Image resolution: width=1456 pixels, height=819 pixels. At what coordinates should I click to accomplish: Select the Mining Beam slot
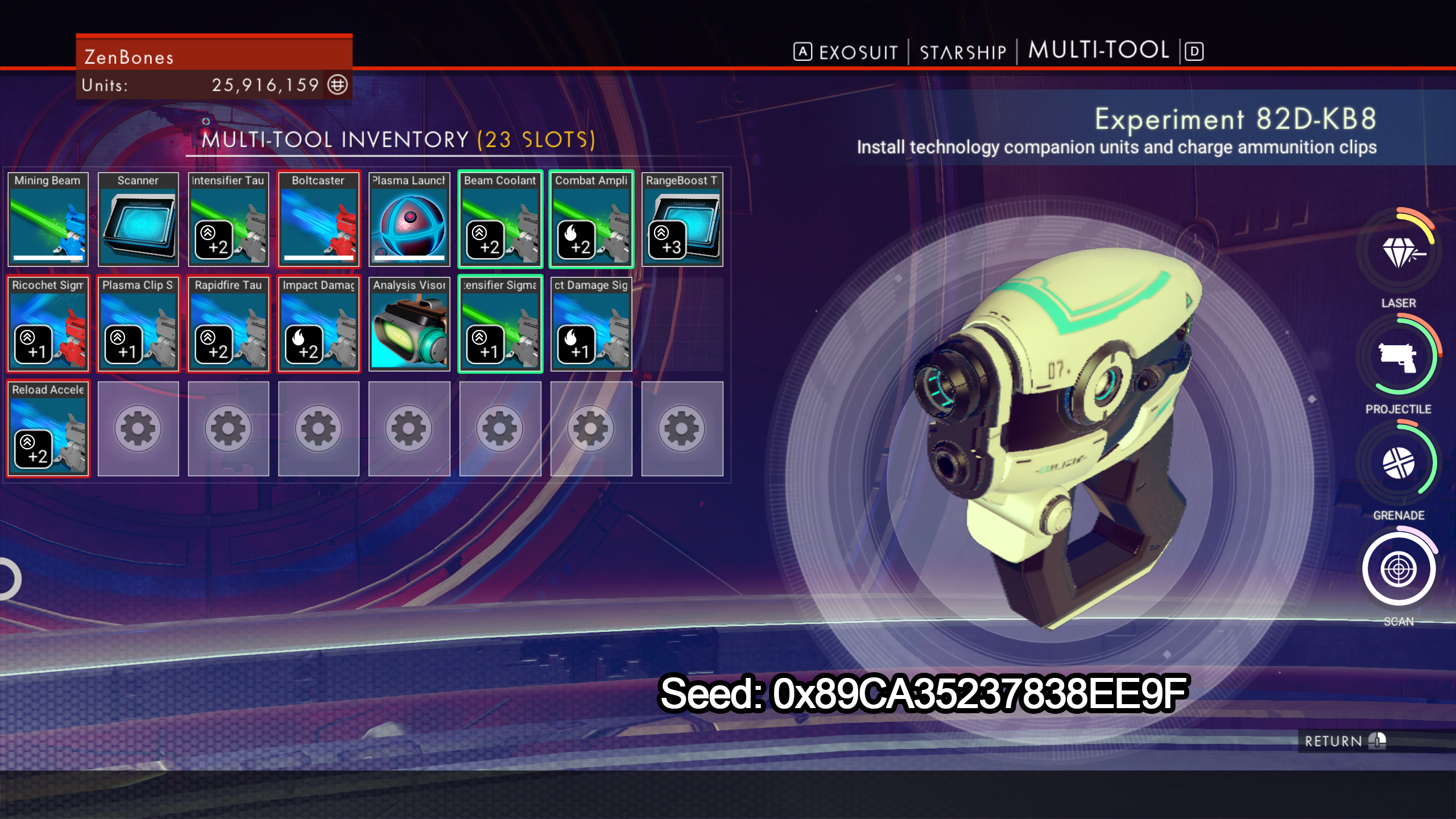pos(48,220)
